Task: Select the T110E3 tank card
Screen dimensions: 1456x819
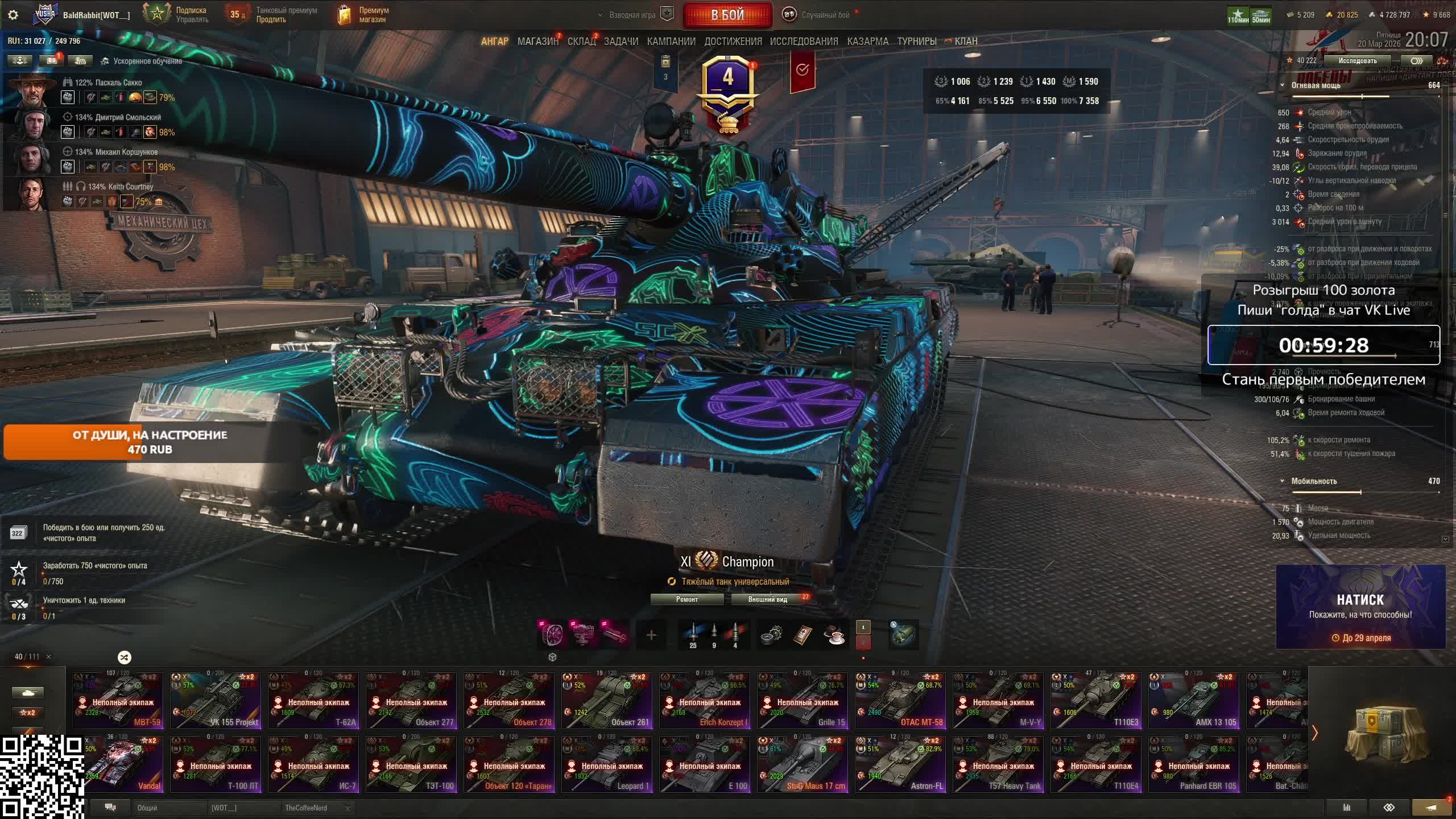Action: point(1095,701)
